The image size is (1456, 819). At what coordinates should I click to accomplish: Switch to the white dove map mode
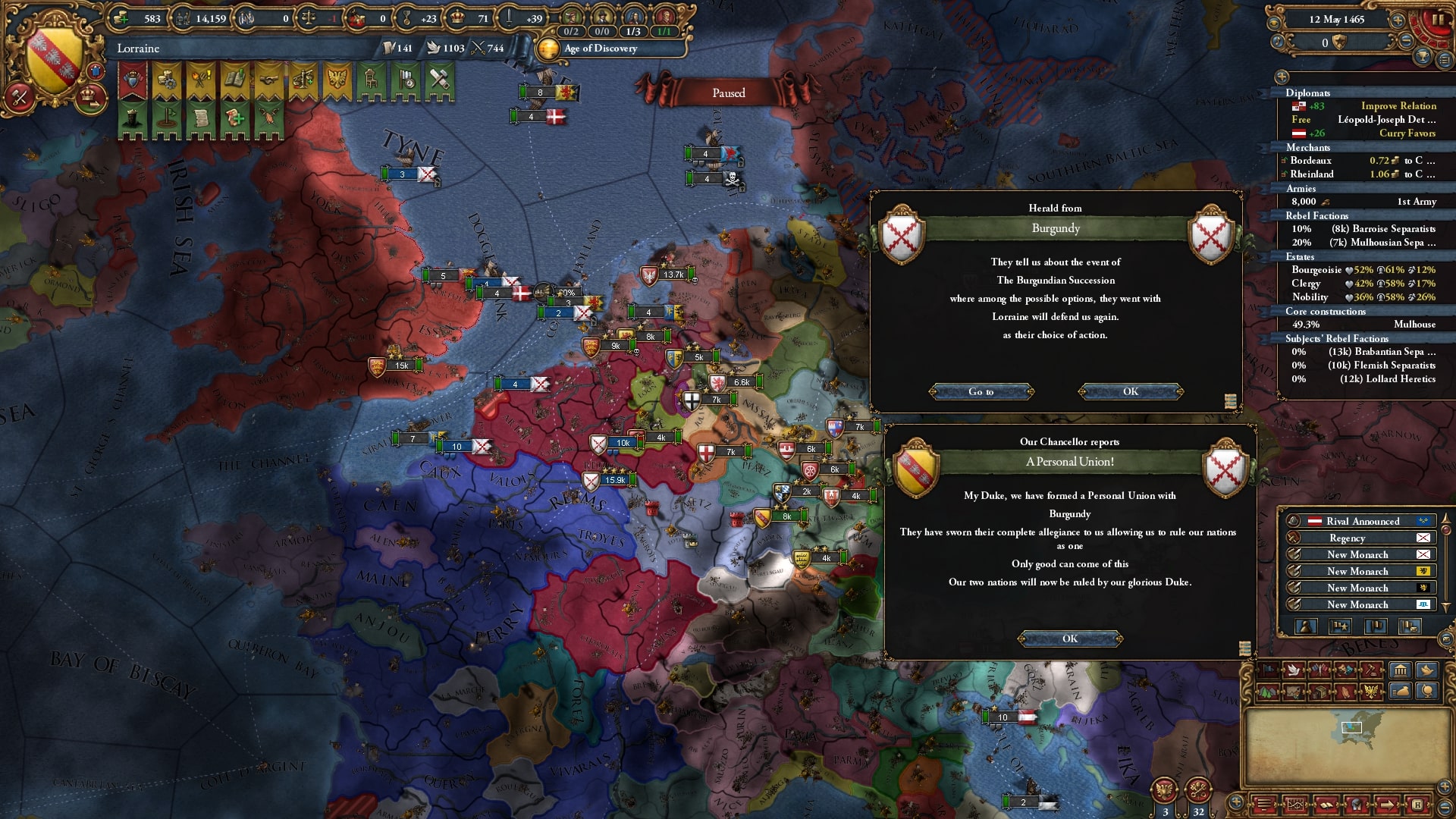pyautogui.click(x=1293, y=670)
